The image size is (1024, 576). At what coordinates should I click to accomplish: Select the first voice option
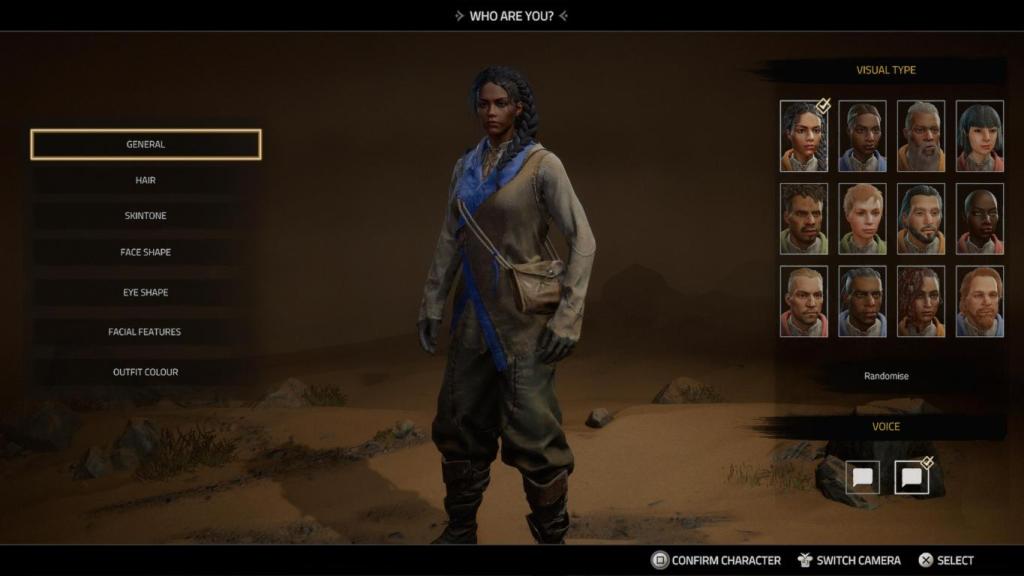tap(862, 477)
